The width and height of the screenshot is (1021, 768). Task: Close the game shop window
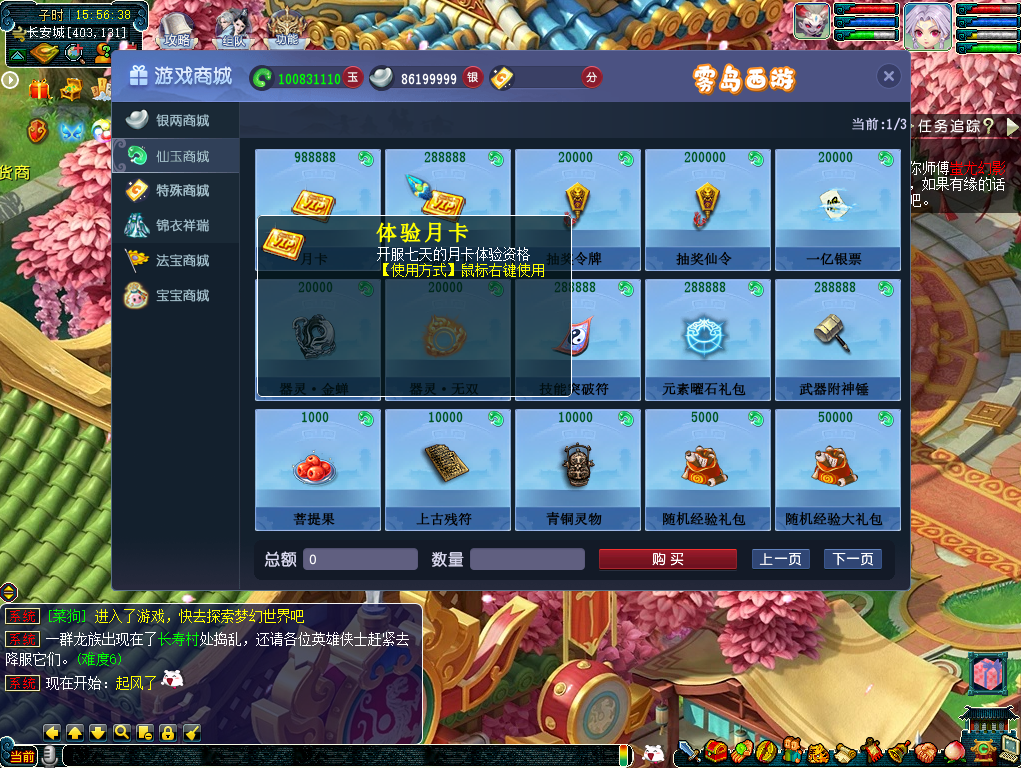click(x=888, y=77)
